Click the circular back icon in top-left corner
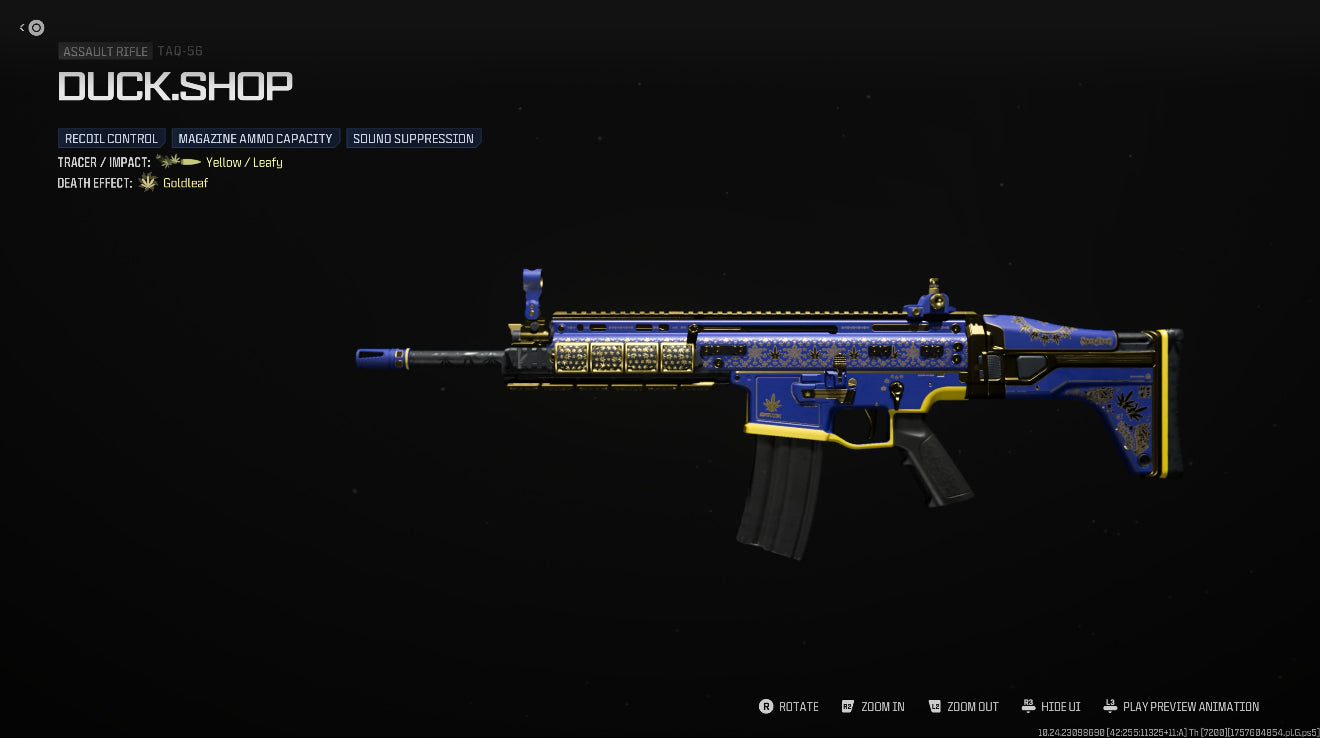 coord(36,28)
